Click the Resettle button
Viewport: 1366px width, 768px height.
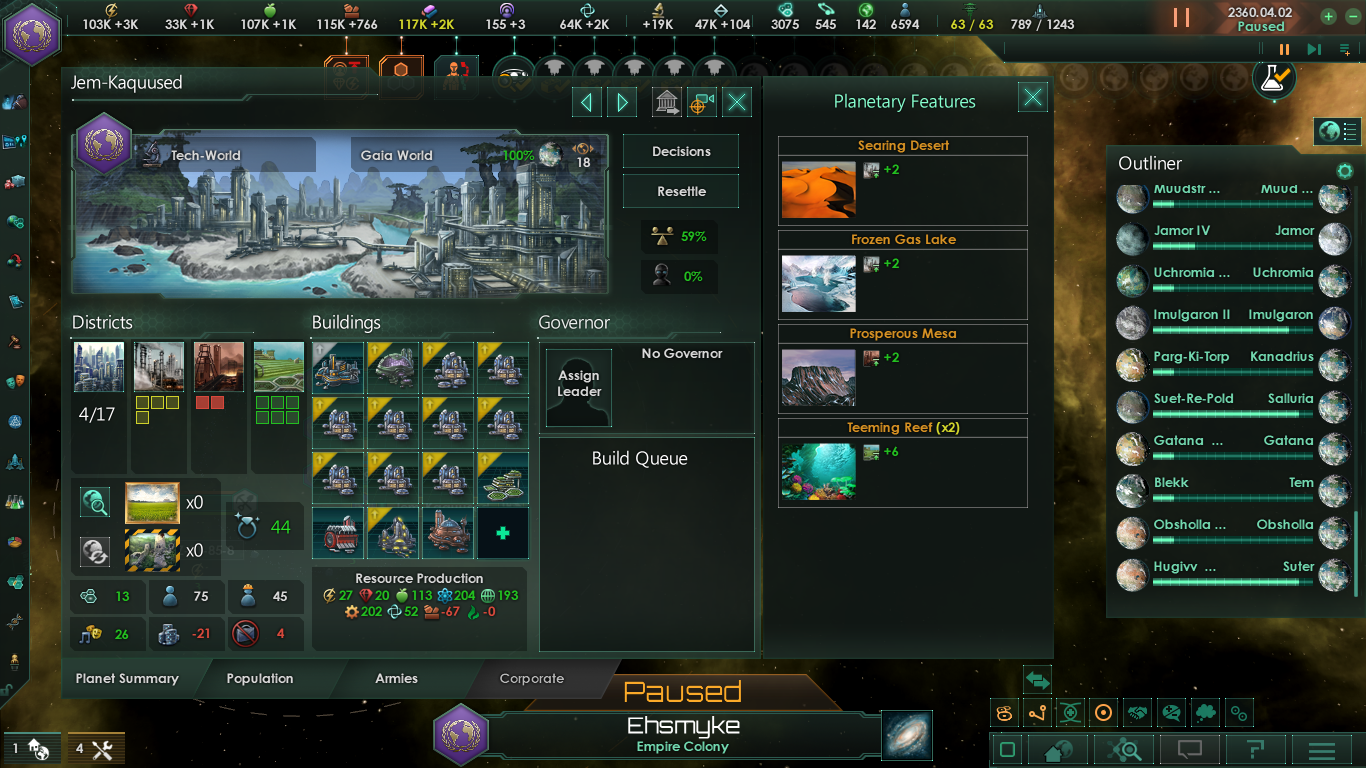pos(680,191)
